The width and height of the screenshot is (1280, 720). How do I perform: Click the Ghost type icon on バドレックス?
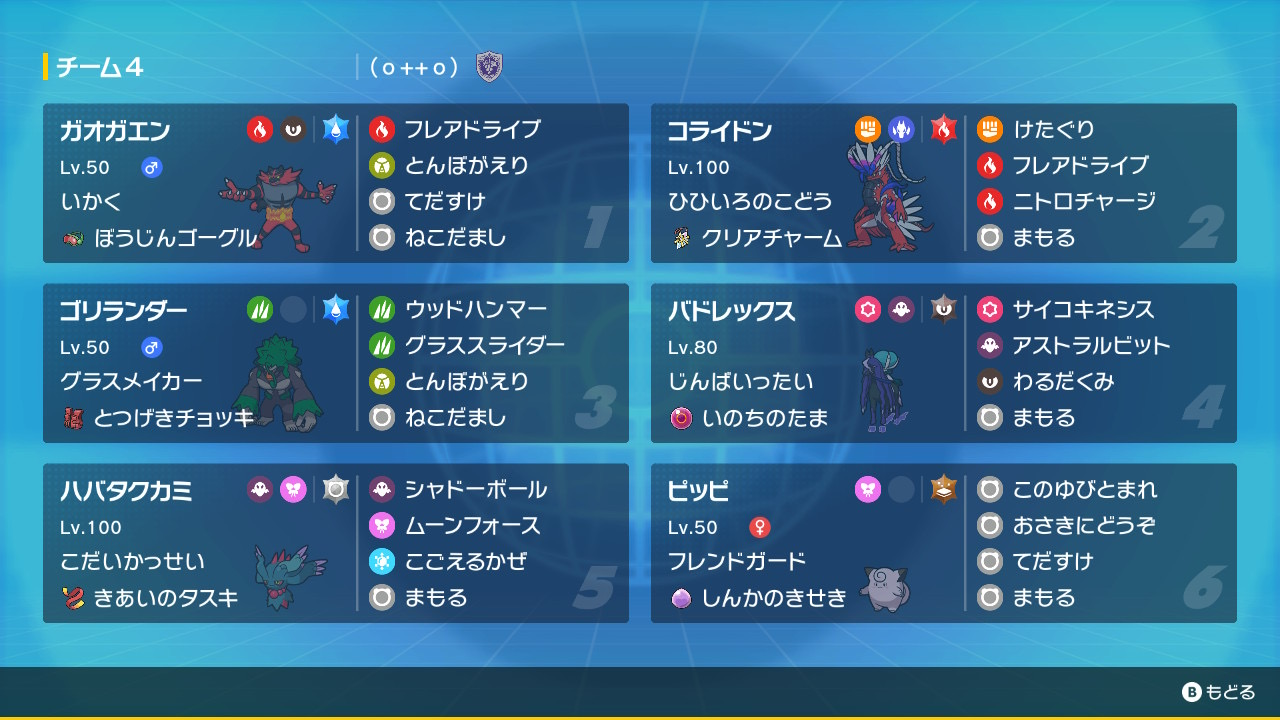tap(899, 310)
